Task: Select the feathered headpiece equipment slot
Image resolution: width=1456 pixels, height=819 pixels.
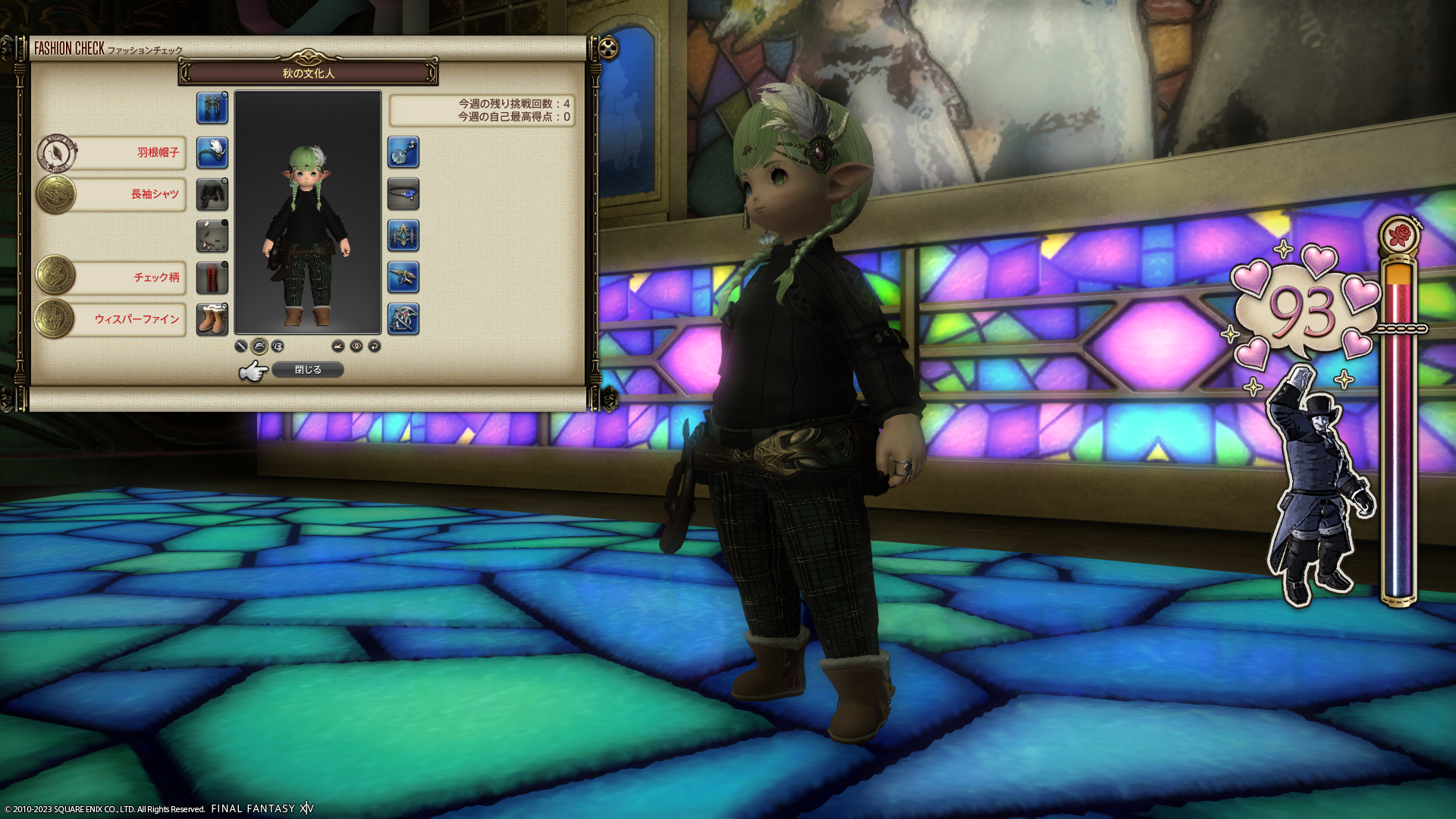Action: point(212,152)
